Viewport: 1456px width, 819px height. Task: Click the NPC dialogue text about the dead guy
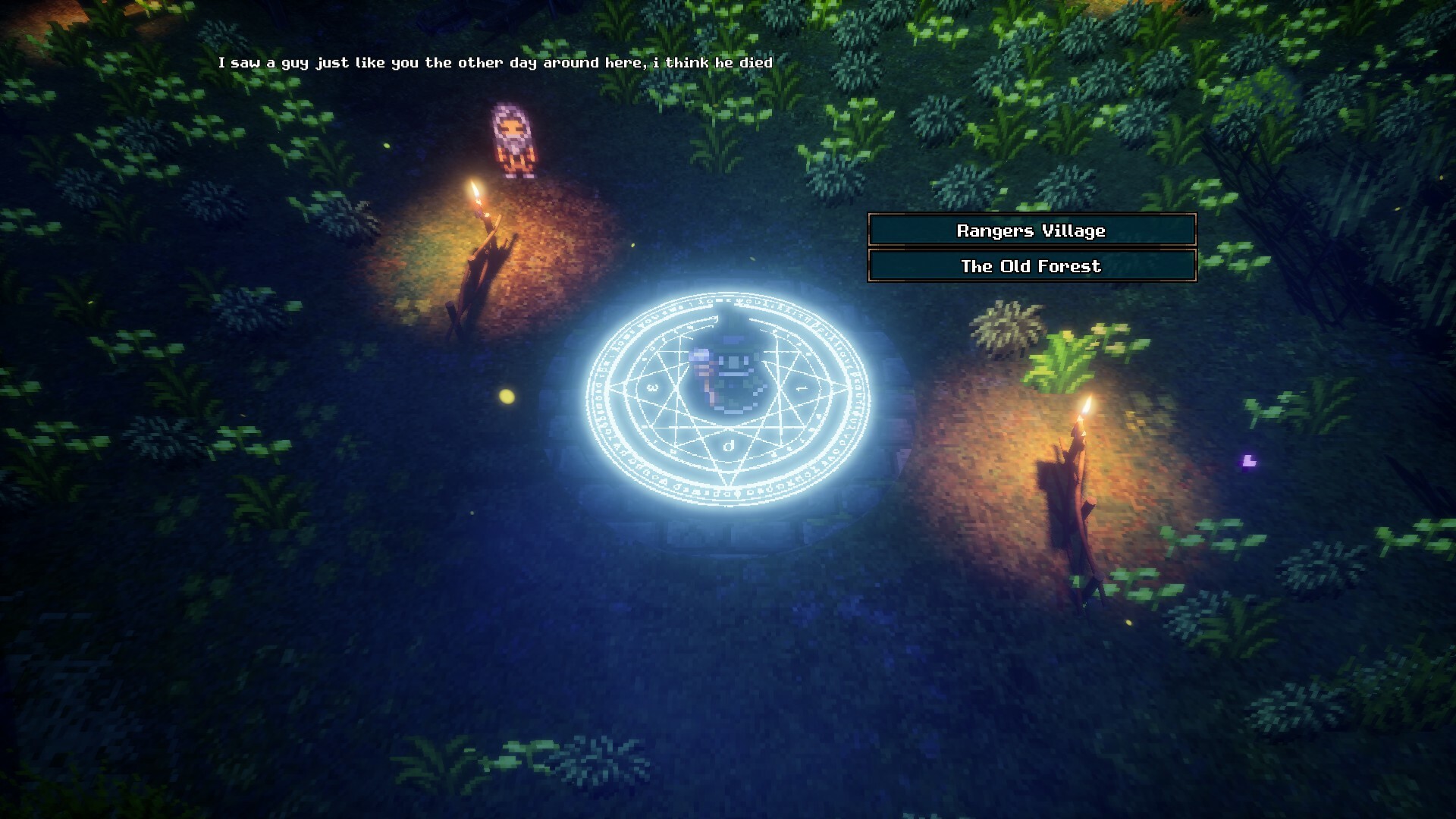click(x=496, y=64)
